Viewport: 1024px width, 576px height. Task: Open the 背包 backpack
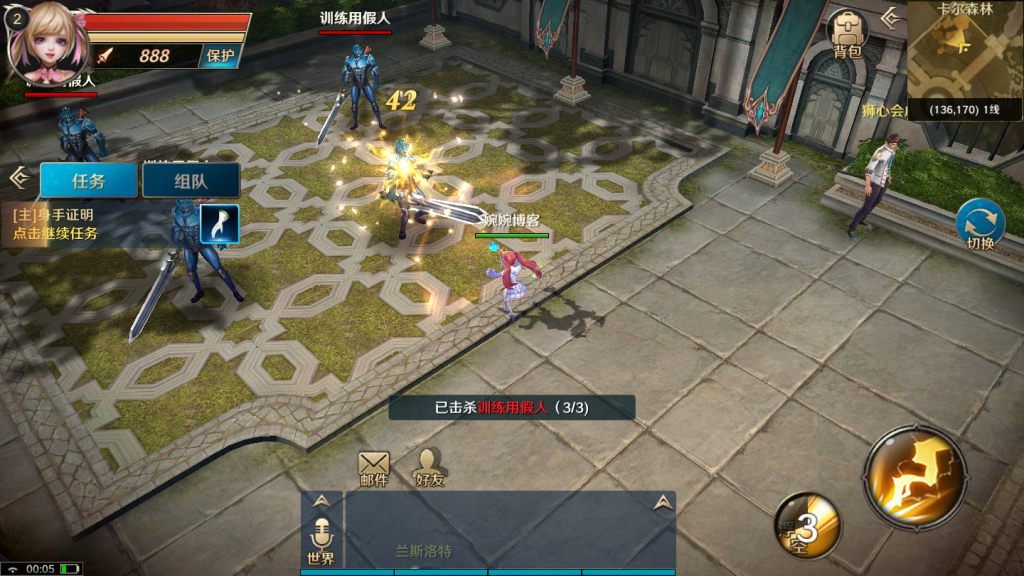[847, 36]
